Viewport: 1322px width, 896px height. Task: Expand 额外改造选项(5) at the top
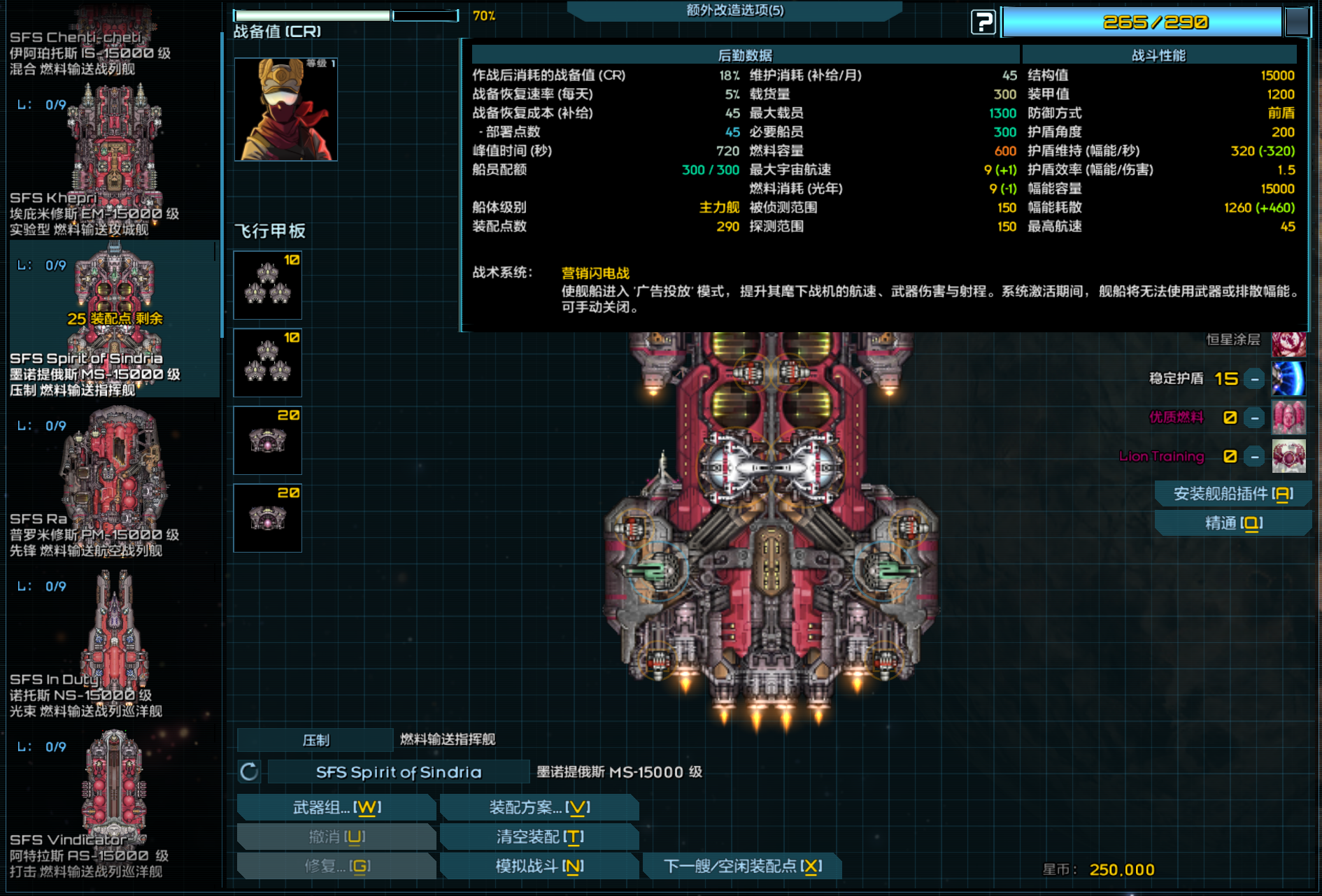pos(734,11)
